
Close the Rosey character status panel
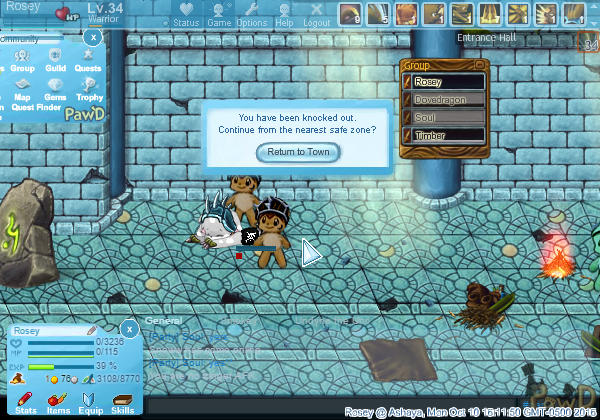coord(129,328)
